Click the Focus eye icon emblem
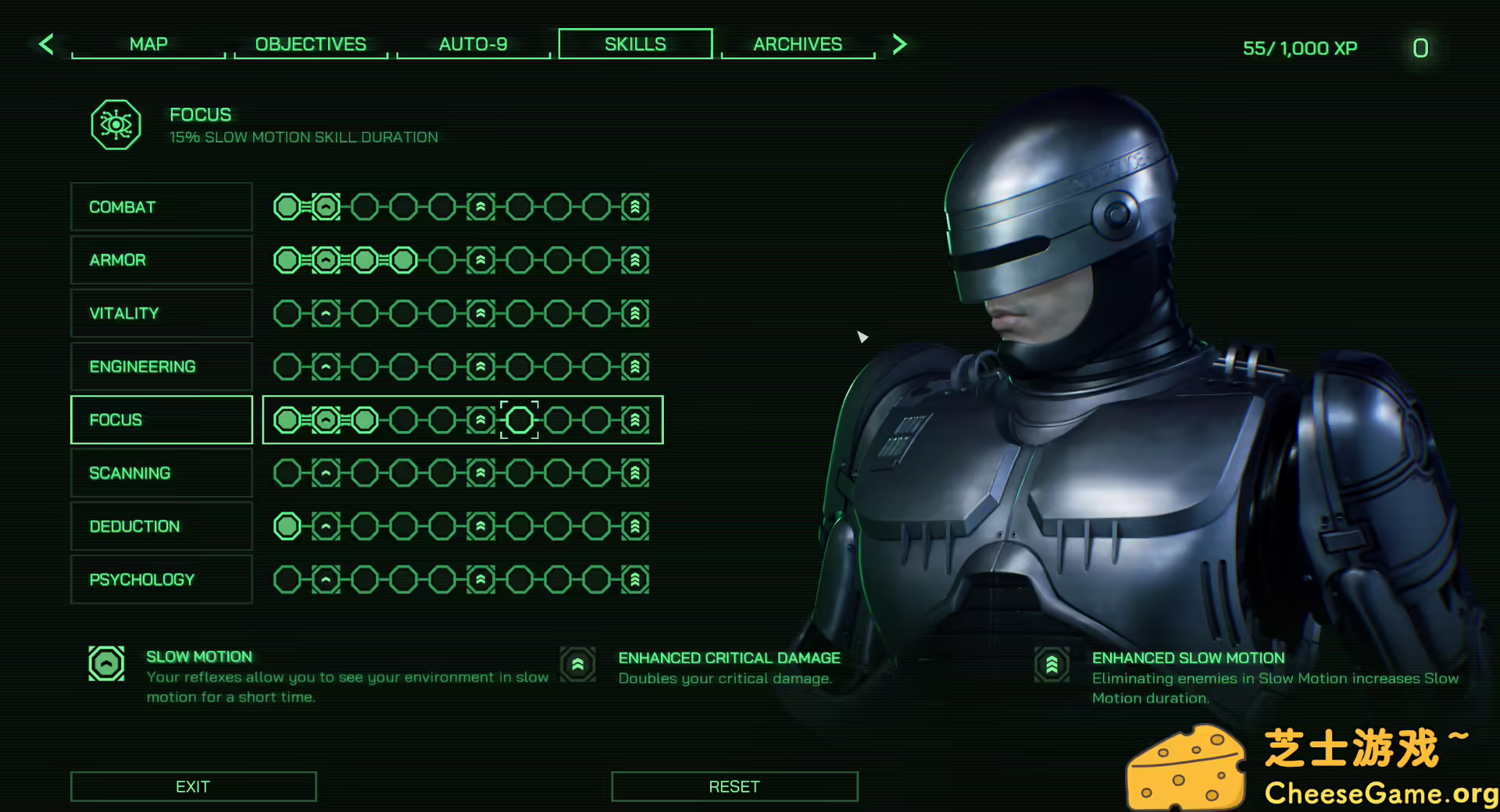Screen dimensions: 1500x812 (x=116, y=123)
